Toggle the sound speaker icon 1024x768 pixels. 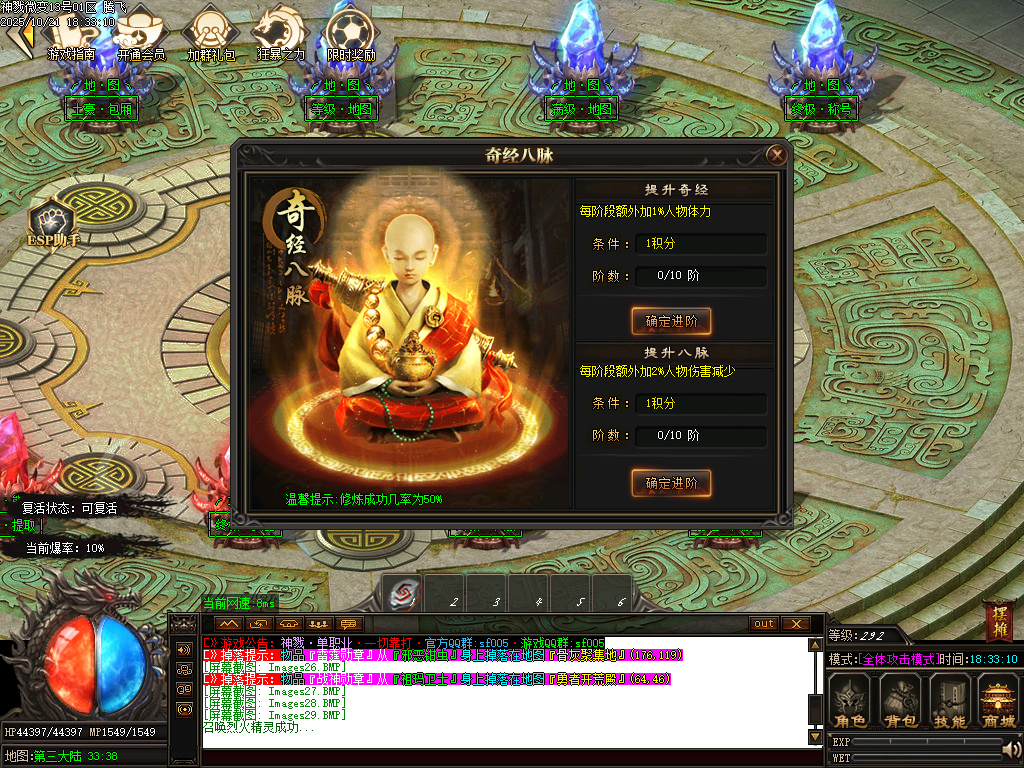[x=1012, y=748]
